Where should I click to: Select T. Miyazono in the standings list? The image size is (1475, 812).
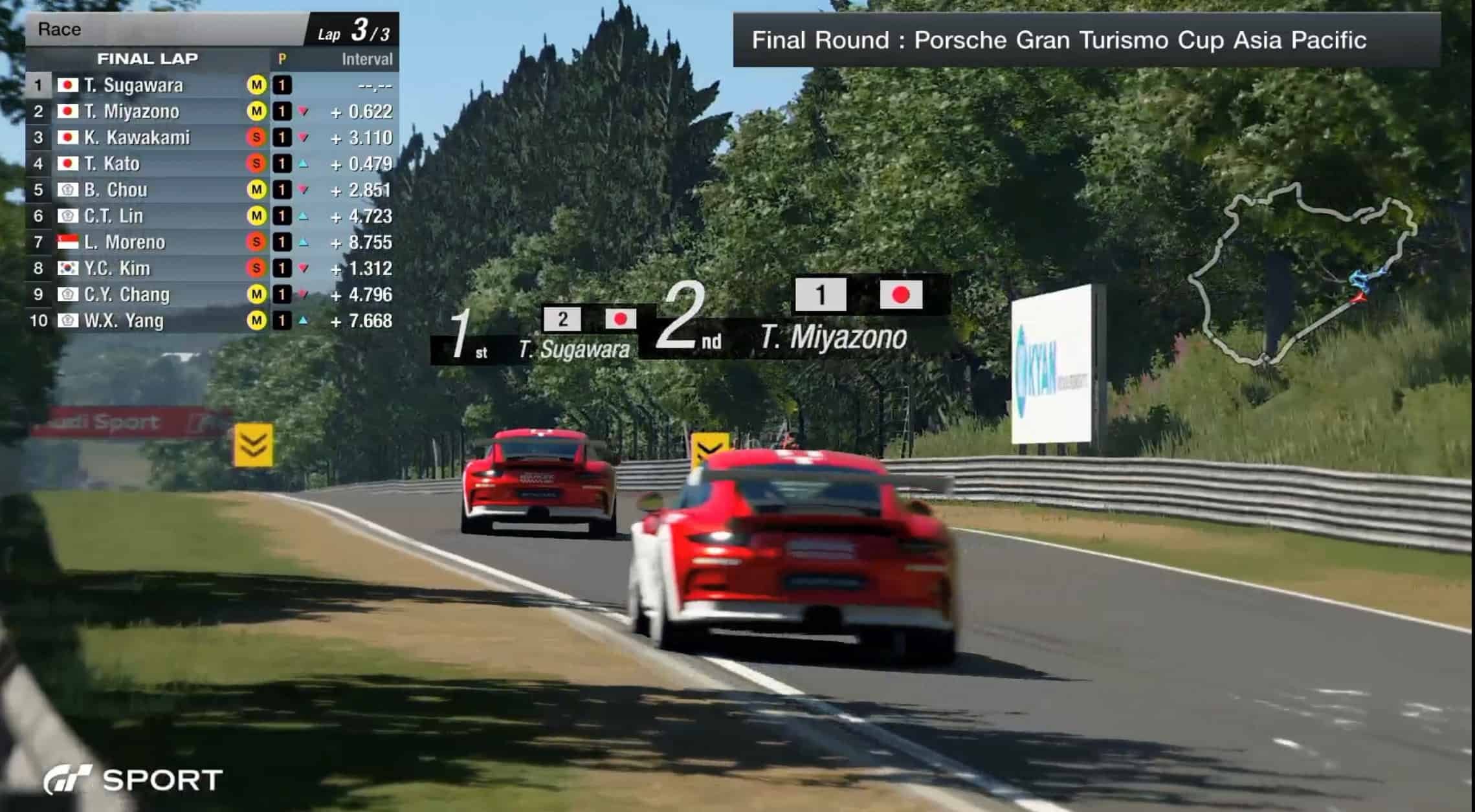coord(131,112)
